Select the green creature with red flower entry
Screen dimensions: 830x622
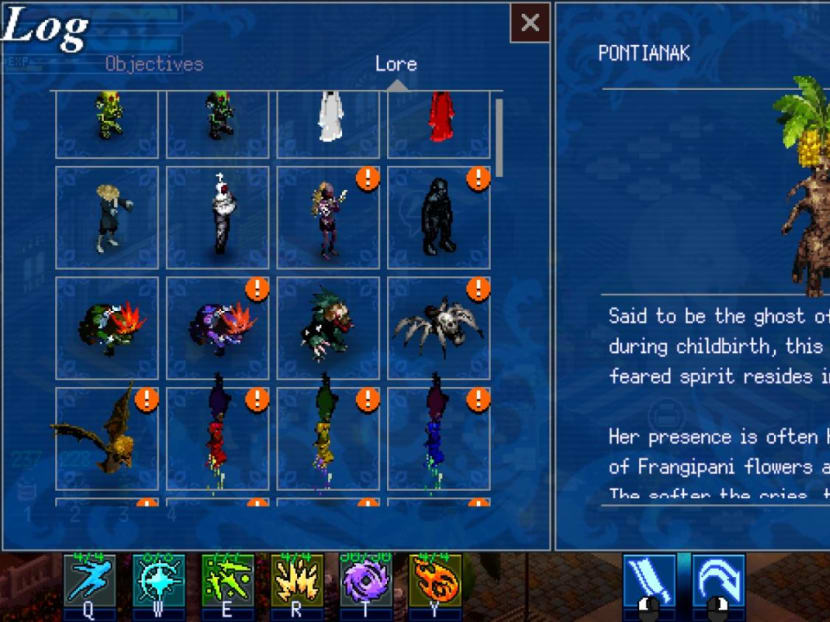pos(107,328)
